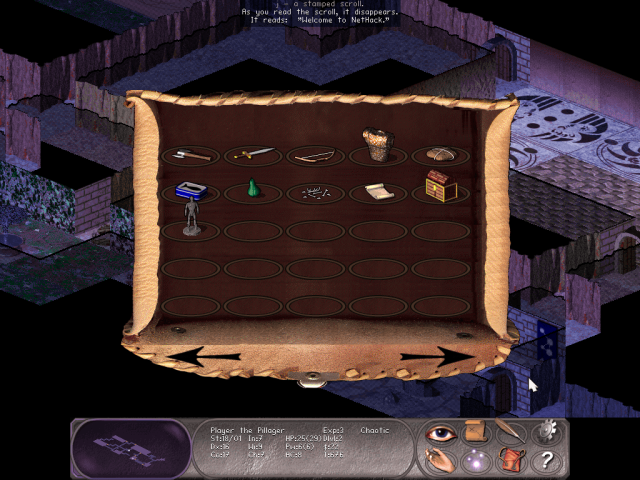Screen dimensions: 640x480
Task: Select the axe in the backpack
Action: click(x=190, y=155)
